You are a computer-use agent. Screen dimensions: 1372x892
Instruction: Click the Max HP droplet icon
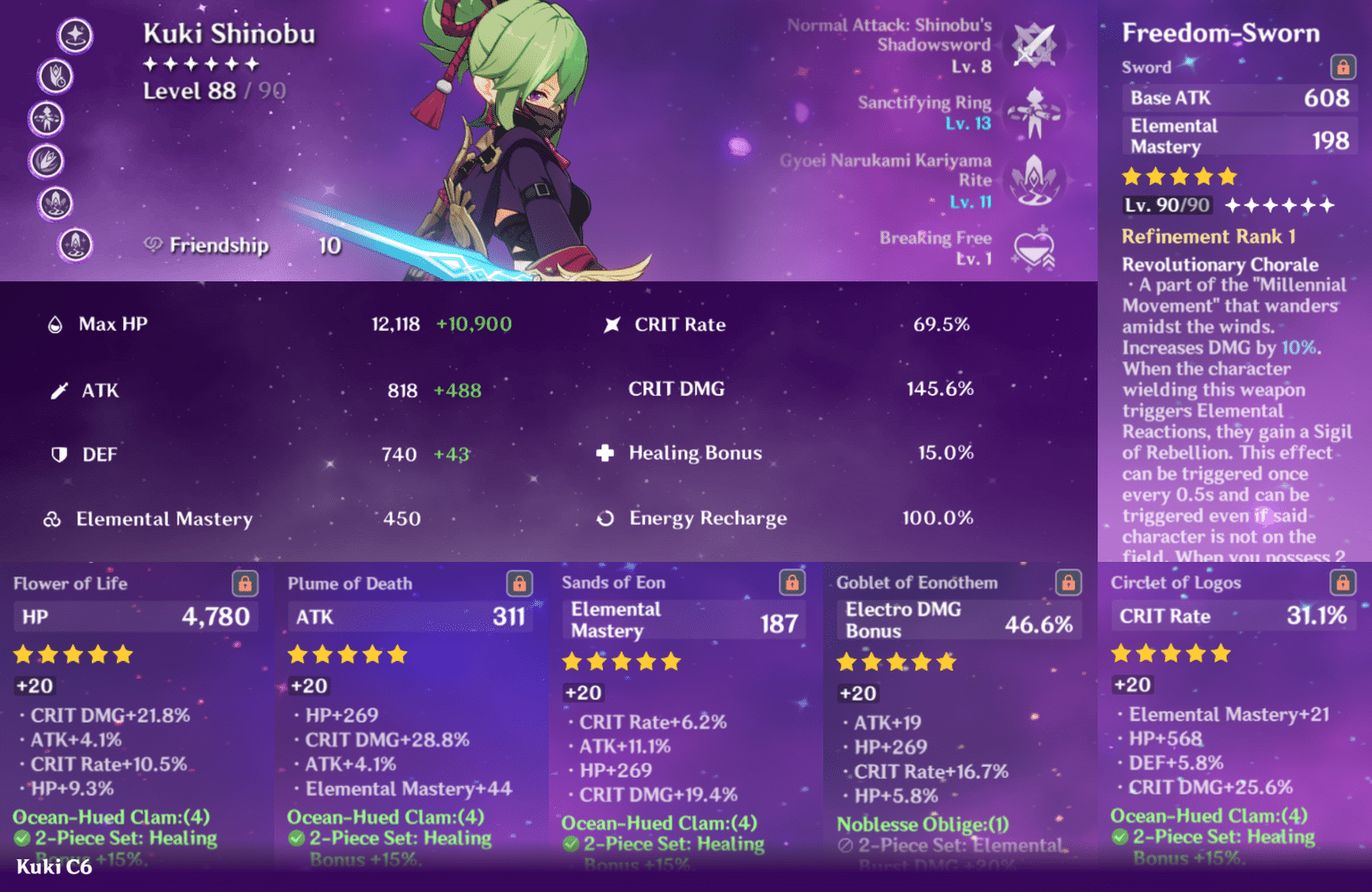(x=56, y=324)
